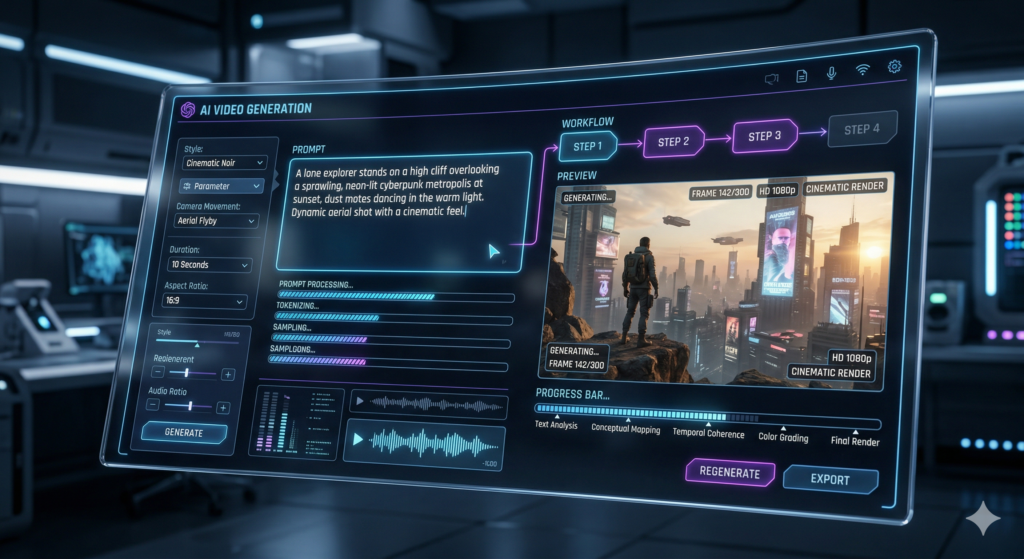Click the Wi-Fi signal icon
Screen dimensions: 1024x559
[x=862, y=70]
